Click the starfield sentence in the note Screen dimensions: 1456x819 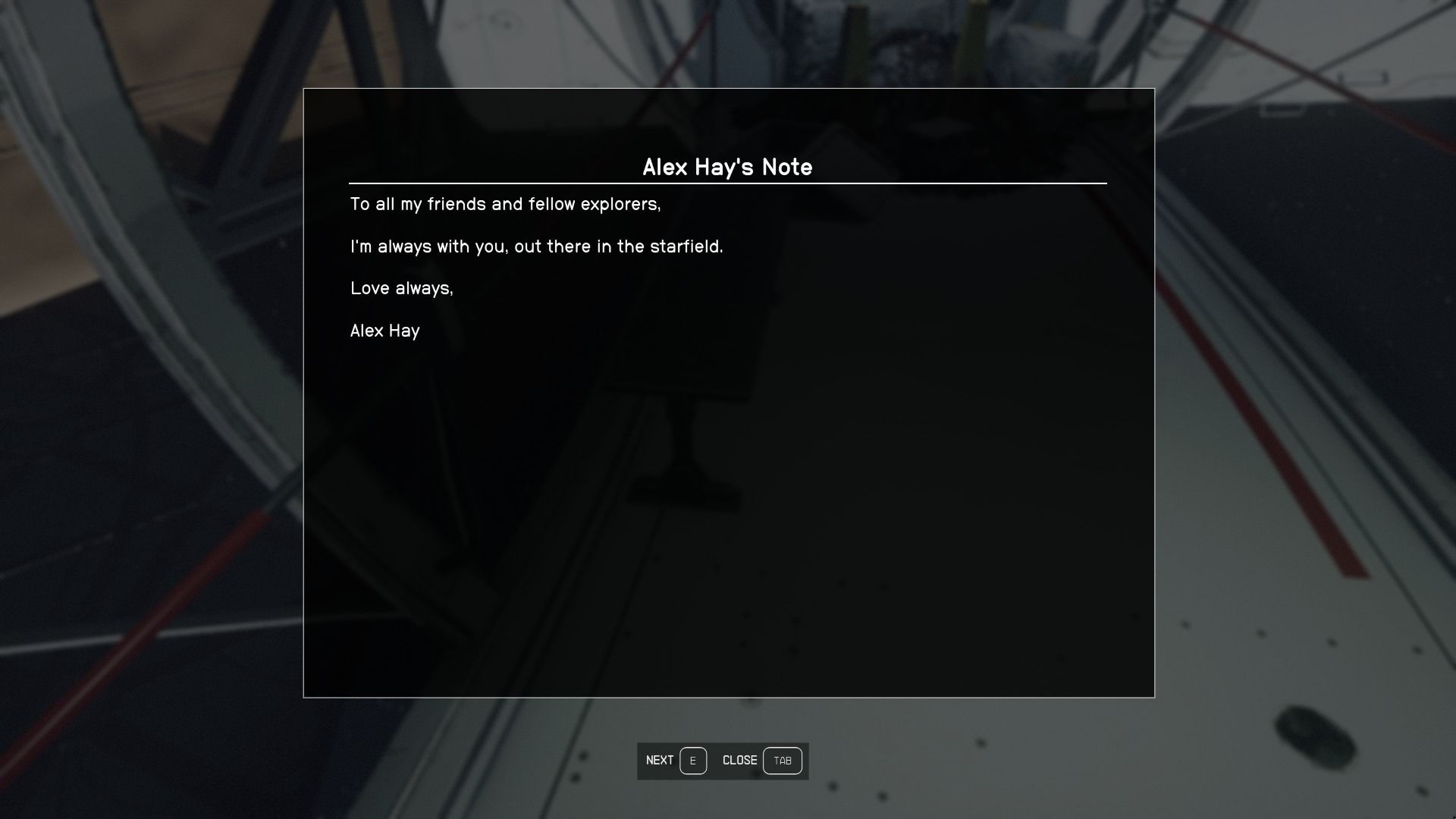tap(537, 246)
